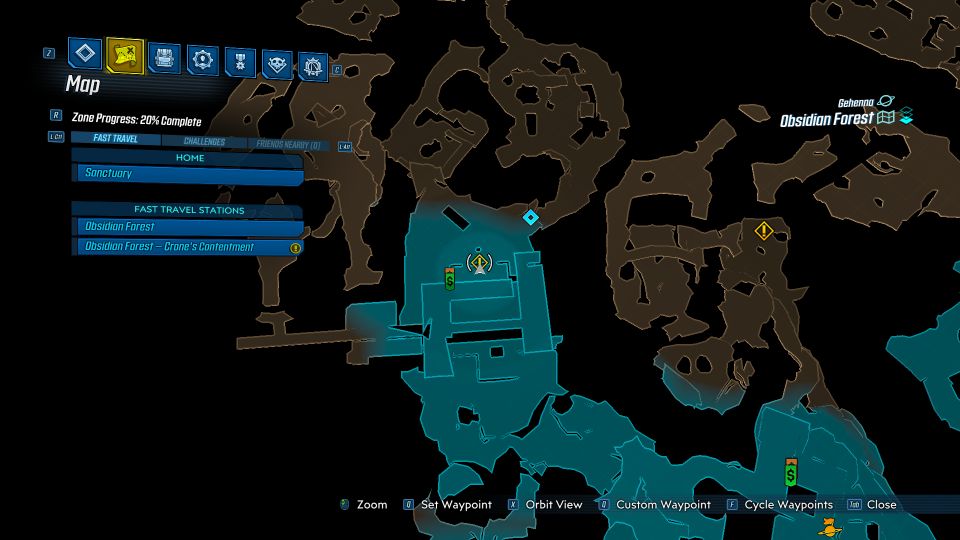This screenshot has width=960, height=540.
Task: Open the Skills tab with gear icon
Action: click(x=203, y=59)
